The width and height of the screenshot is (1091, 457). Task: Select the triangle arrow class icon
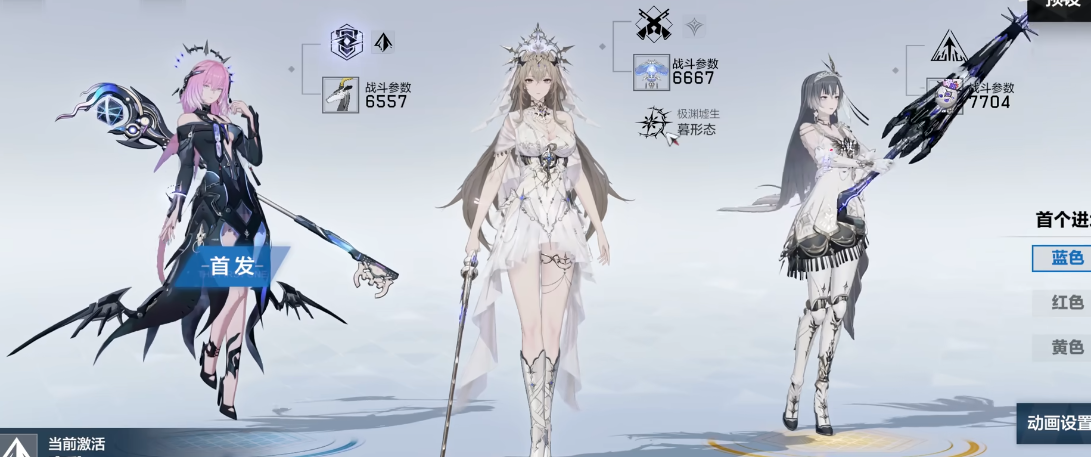coord(945,46)
